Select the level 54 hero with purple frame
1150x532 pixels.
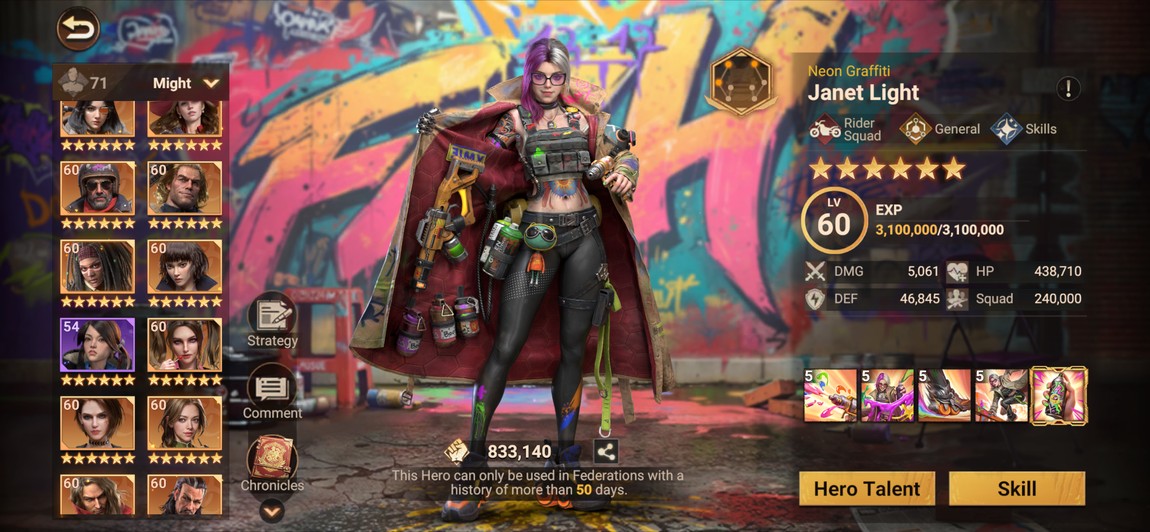pyautogui.click(x=97, y=346)
